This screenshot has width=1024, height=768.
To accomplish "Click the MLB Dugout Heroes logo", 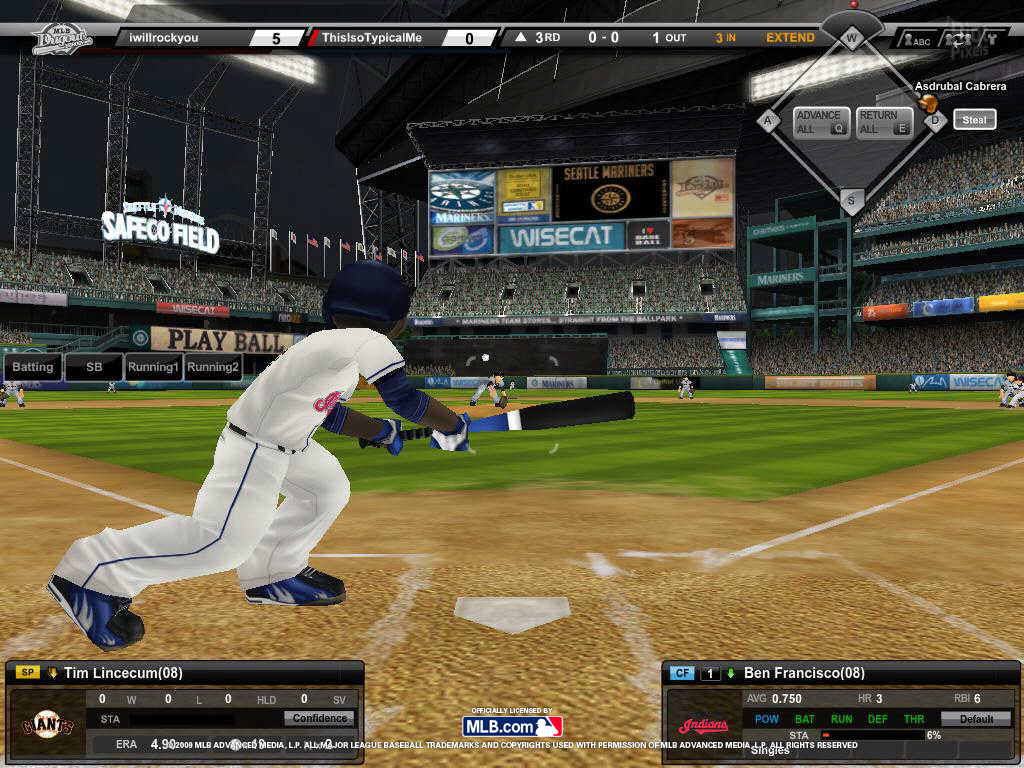I will [x=62, y=38].
